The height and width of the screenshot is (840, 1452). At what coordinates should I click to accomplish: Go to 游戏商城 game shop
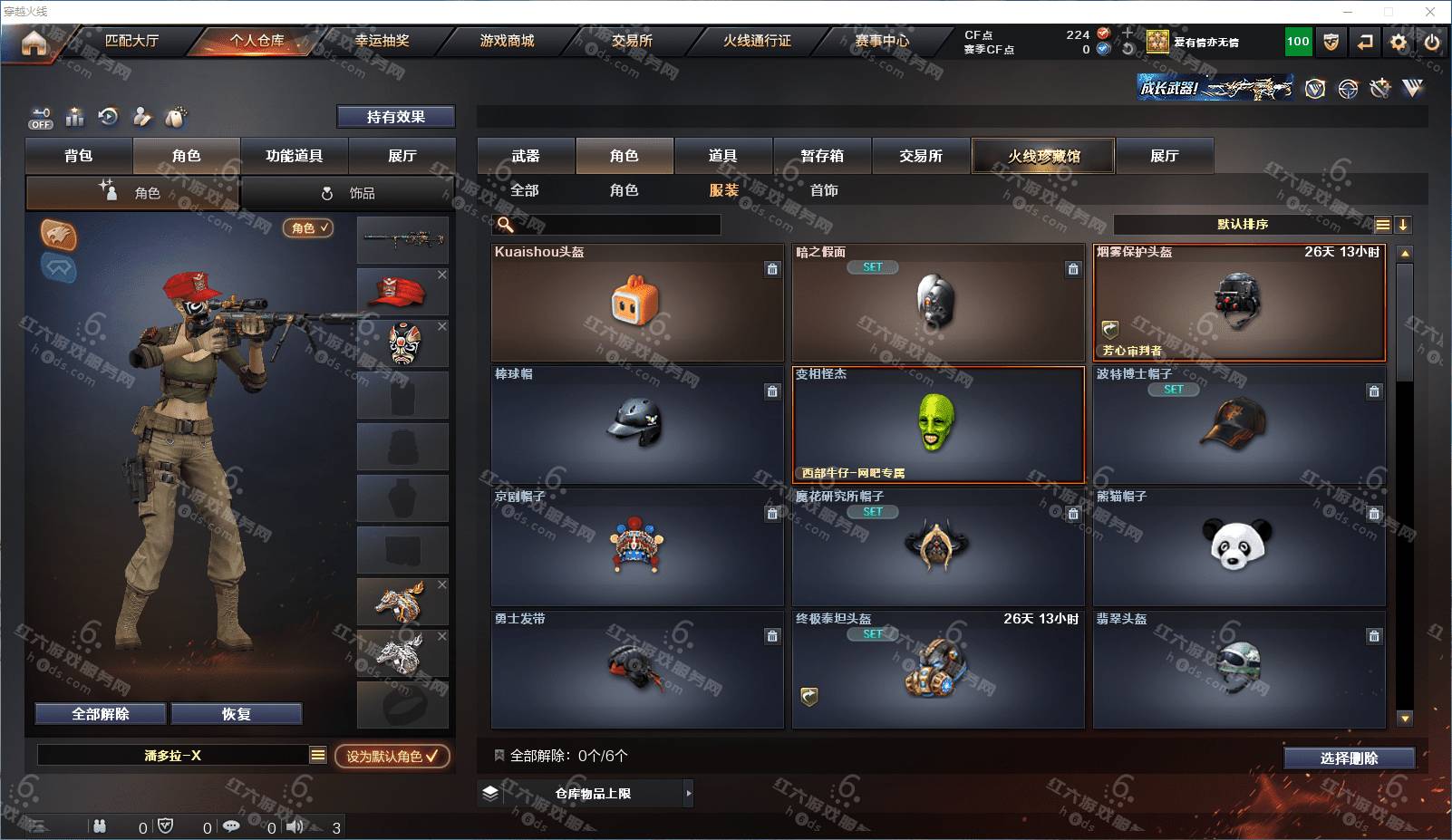click(x=507, y=41)
